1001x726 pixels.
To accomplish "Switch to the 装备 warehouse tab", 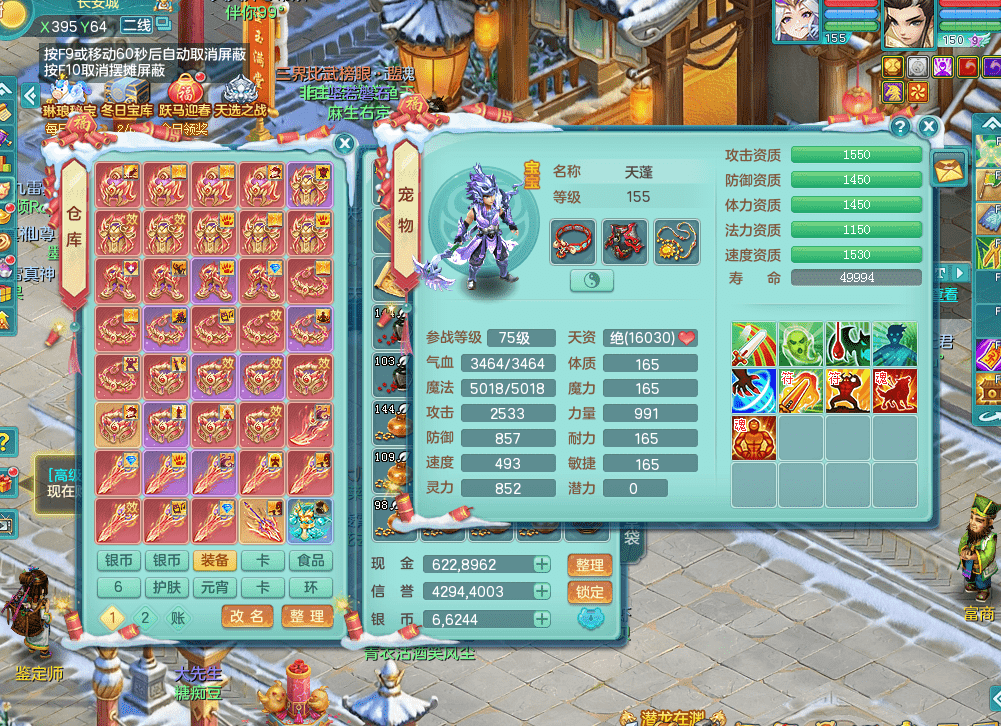I will click(x=215, y=561).
